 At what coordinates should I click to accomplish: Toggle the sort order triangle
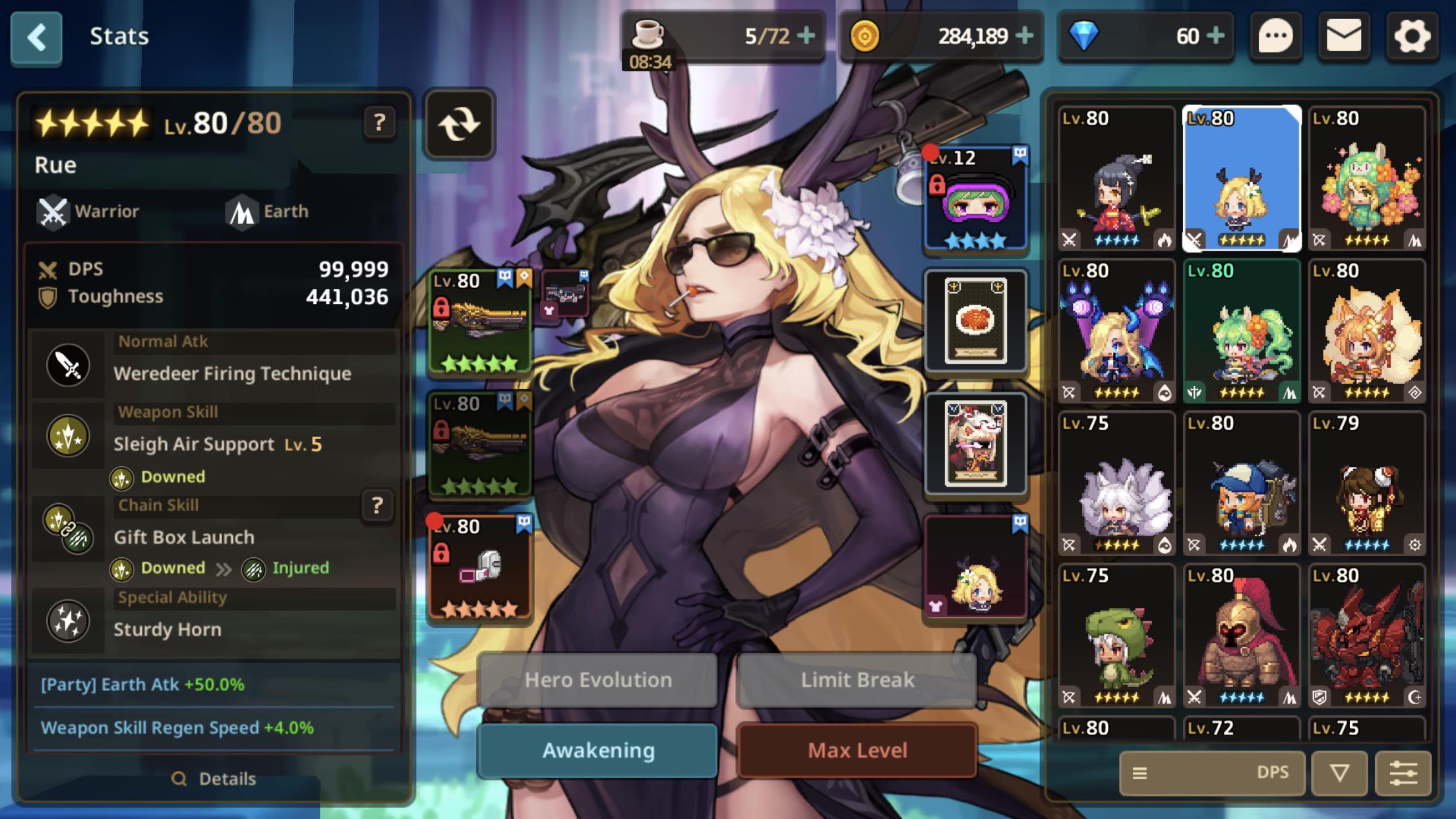pyautogui.click(x=1339, y=773)
